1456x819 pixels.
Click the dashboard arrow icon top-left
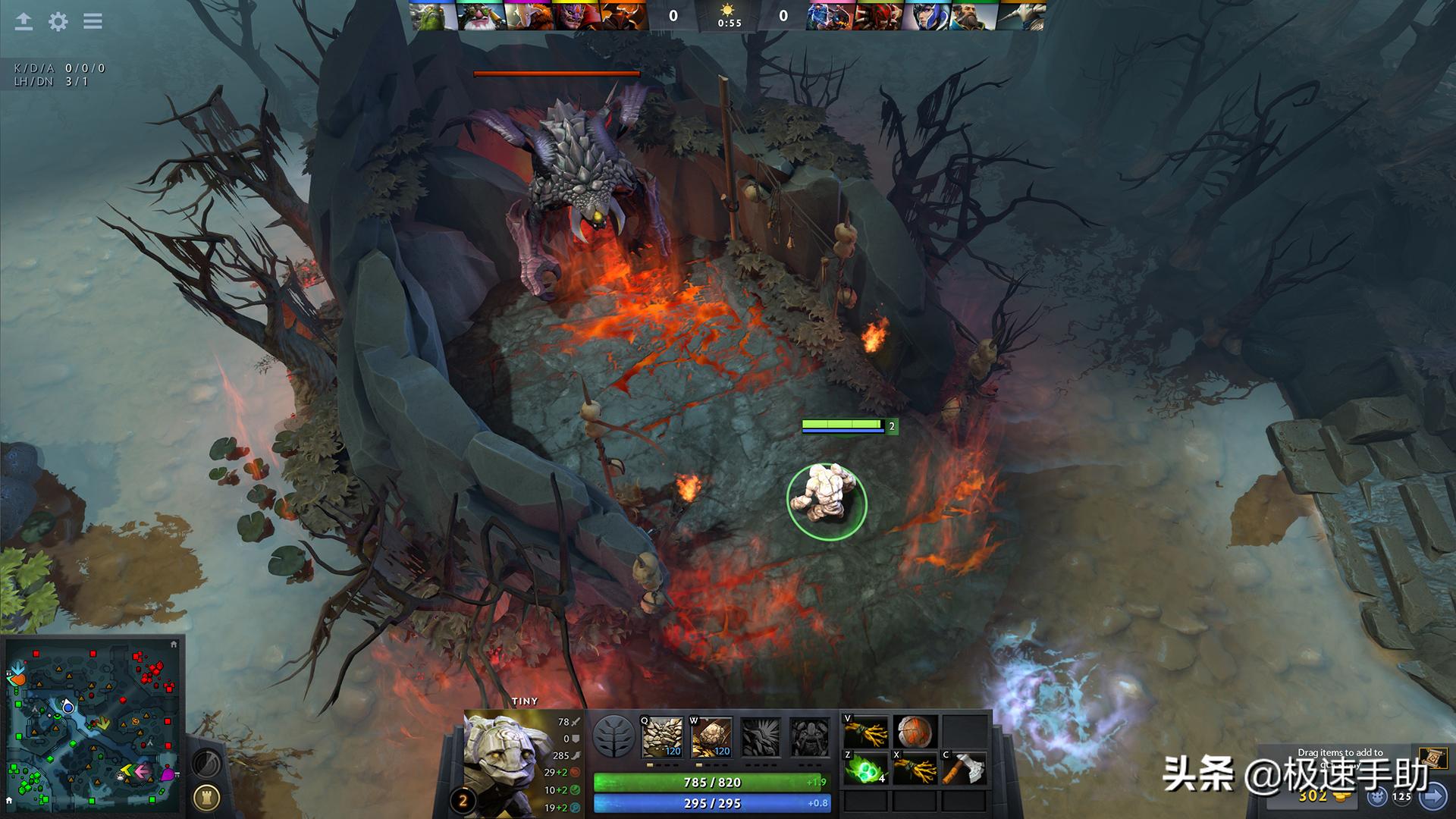[x=23, y=21]
